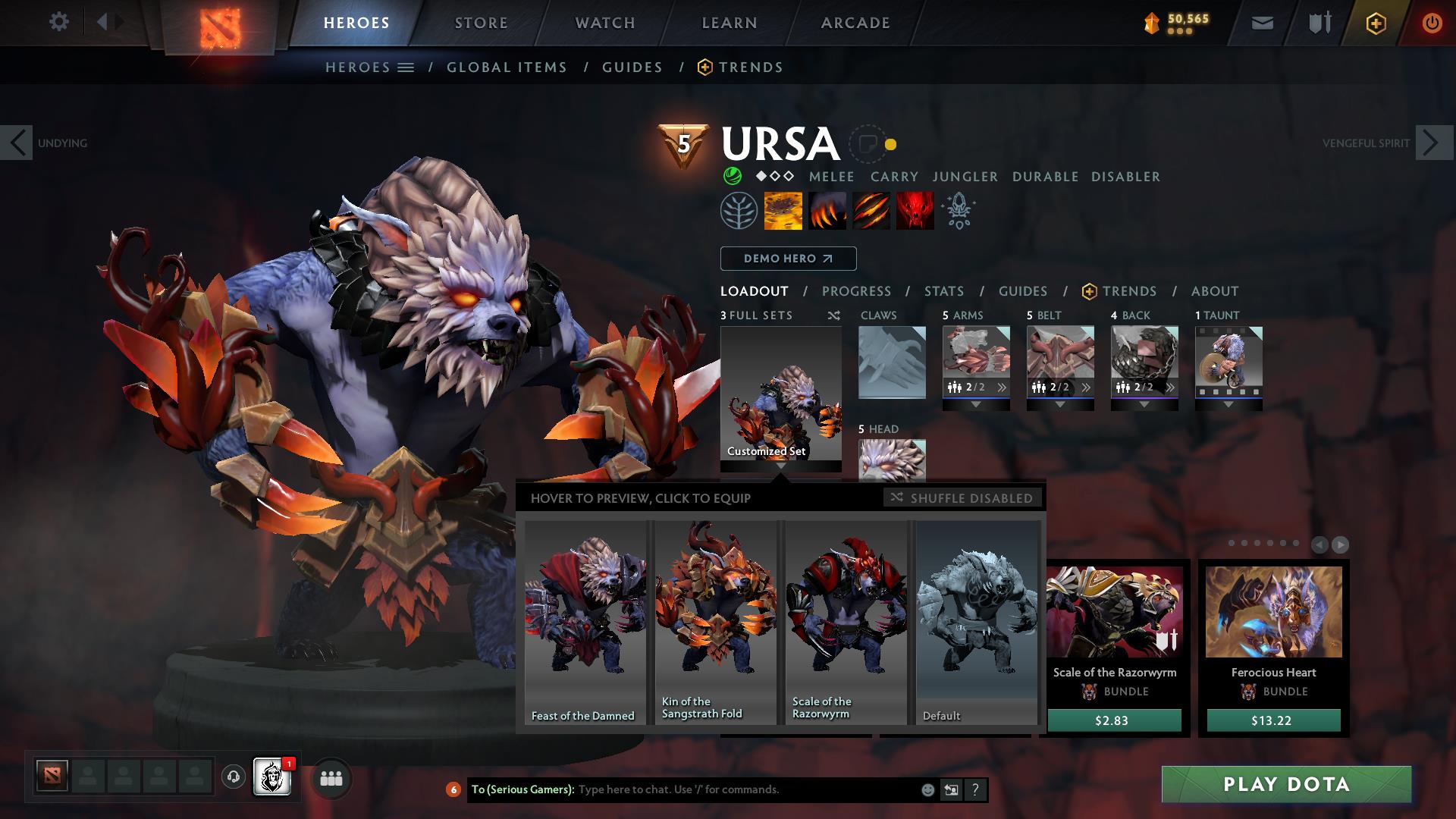
Task: Click the Demo Hero button
Action: point(788,259)
